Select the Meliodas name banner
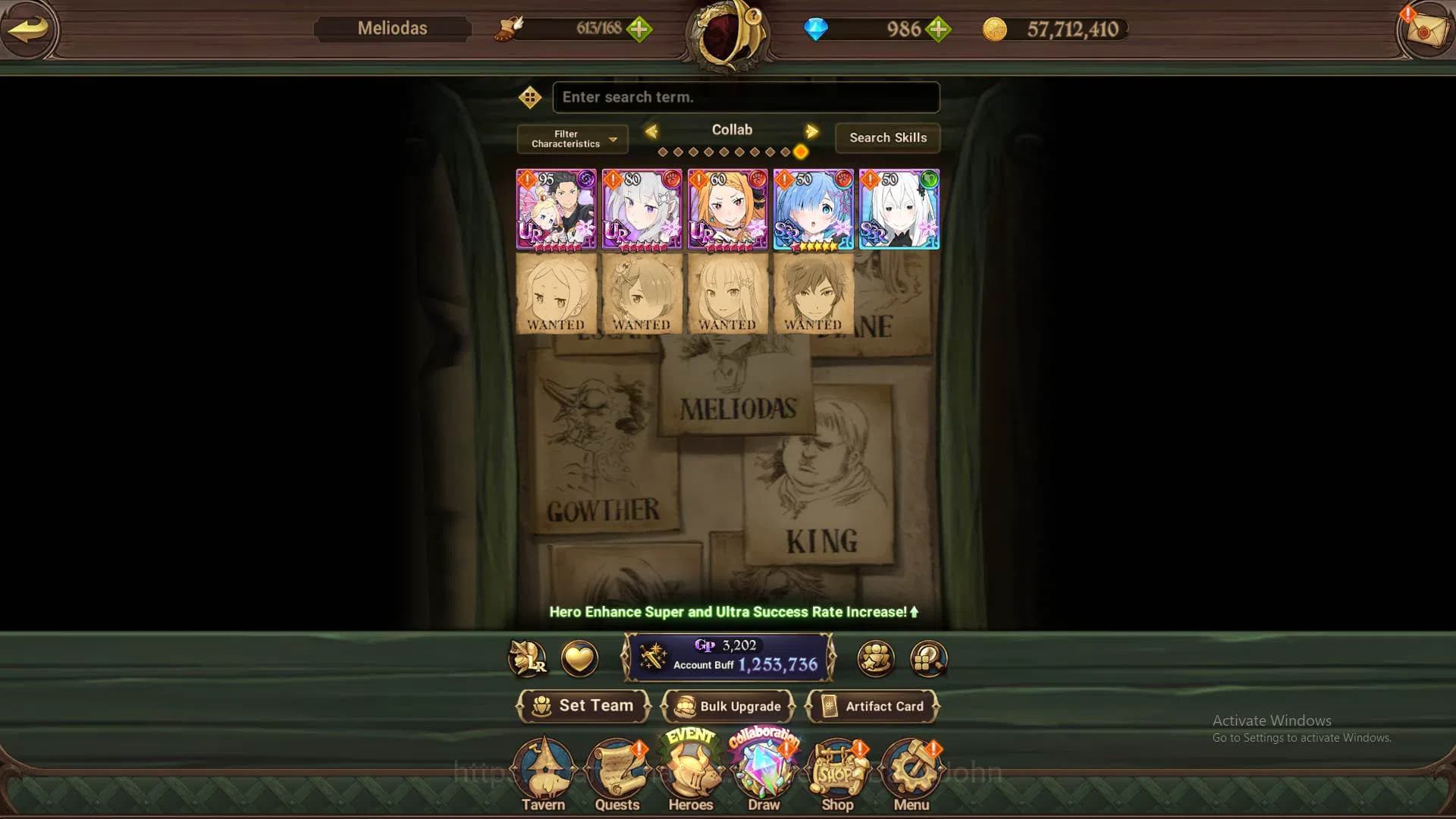Screen dimensions: 1456x819 click(x=393, y=28)
